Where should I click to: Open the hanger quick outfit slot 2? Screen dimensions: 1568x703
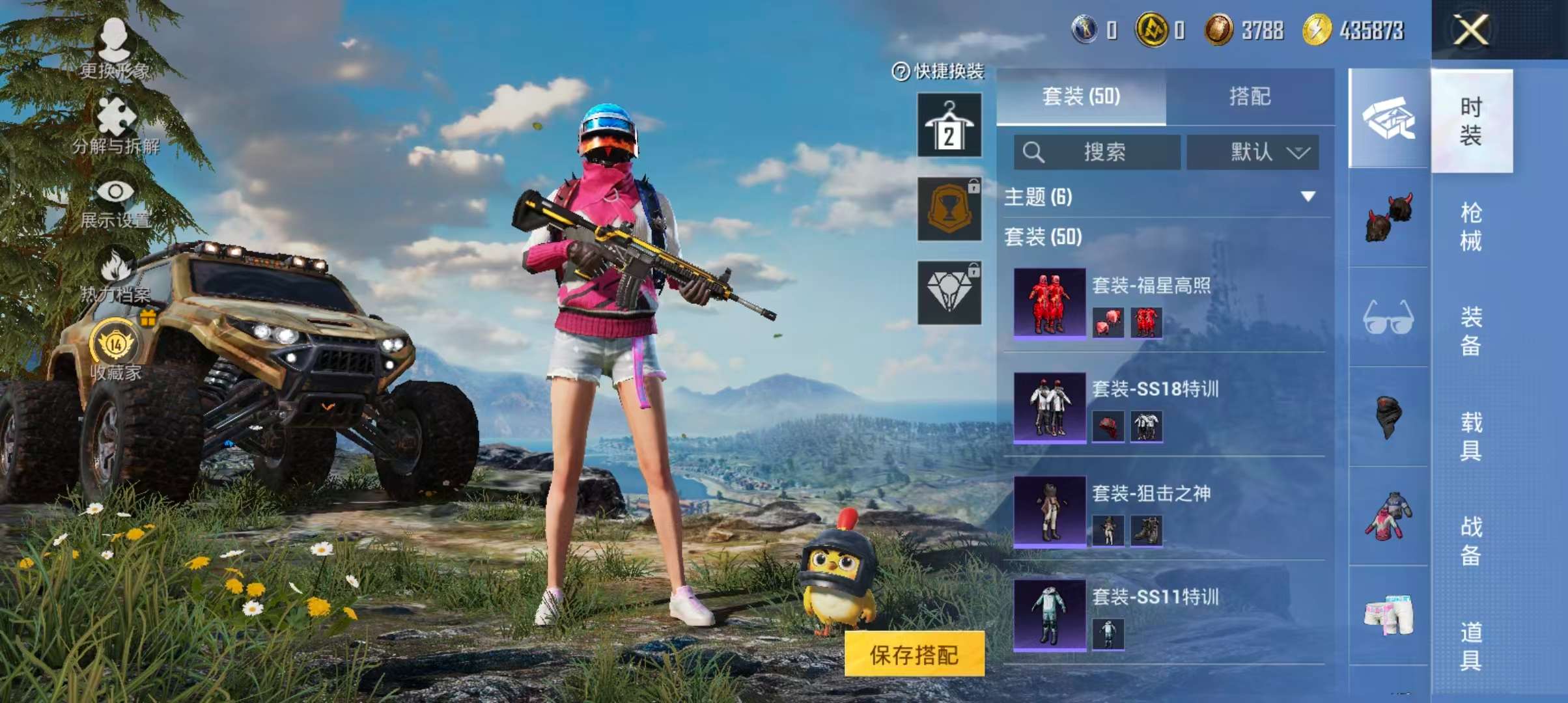(949, 125)
